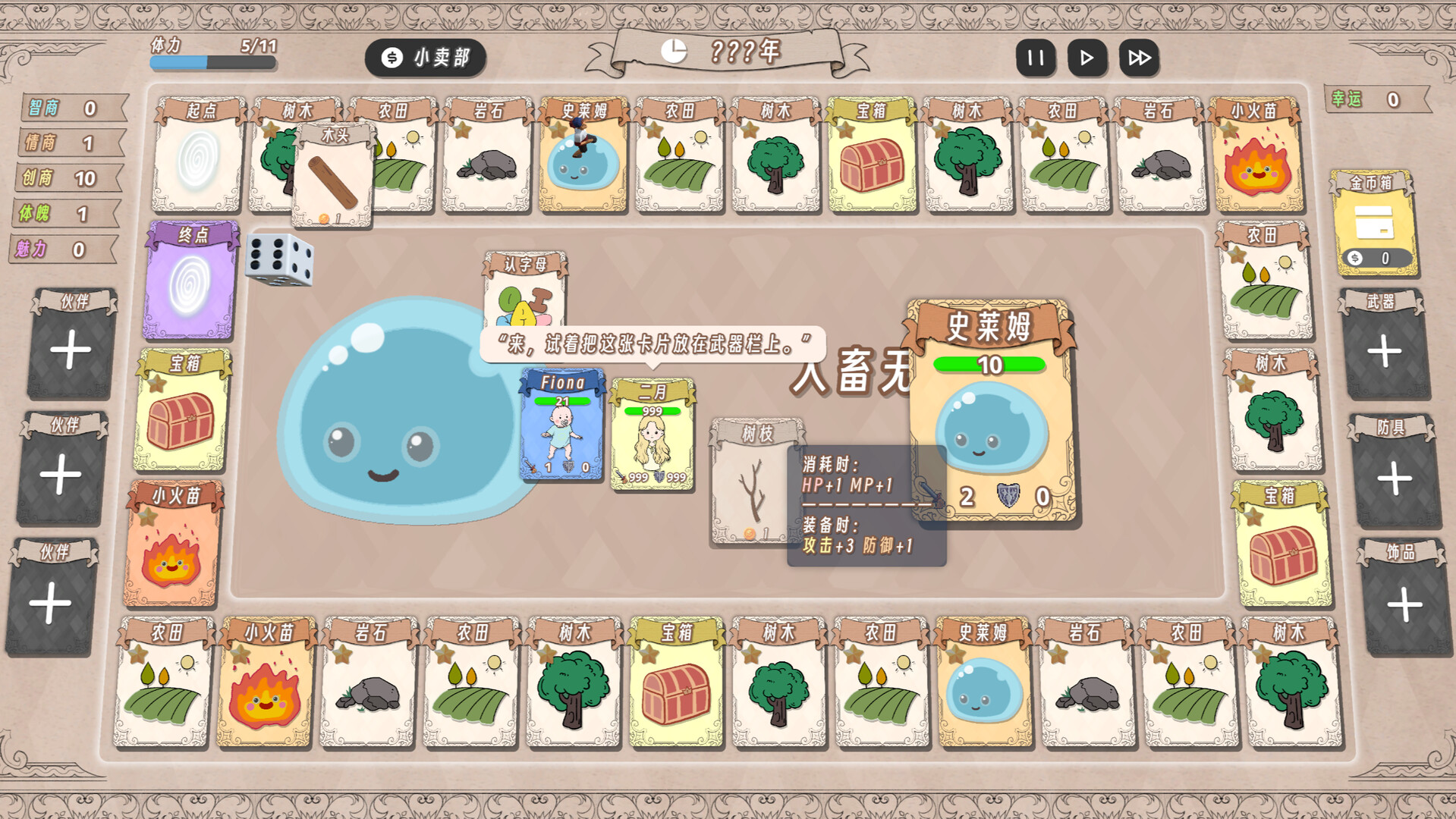
Task: Add a companion in the top 伙伴 slot
Action: pyautogui.click(x=68, y=349)
